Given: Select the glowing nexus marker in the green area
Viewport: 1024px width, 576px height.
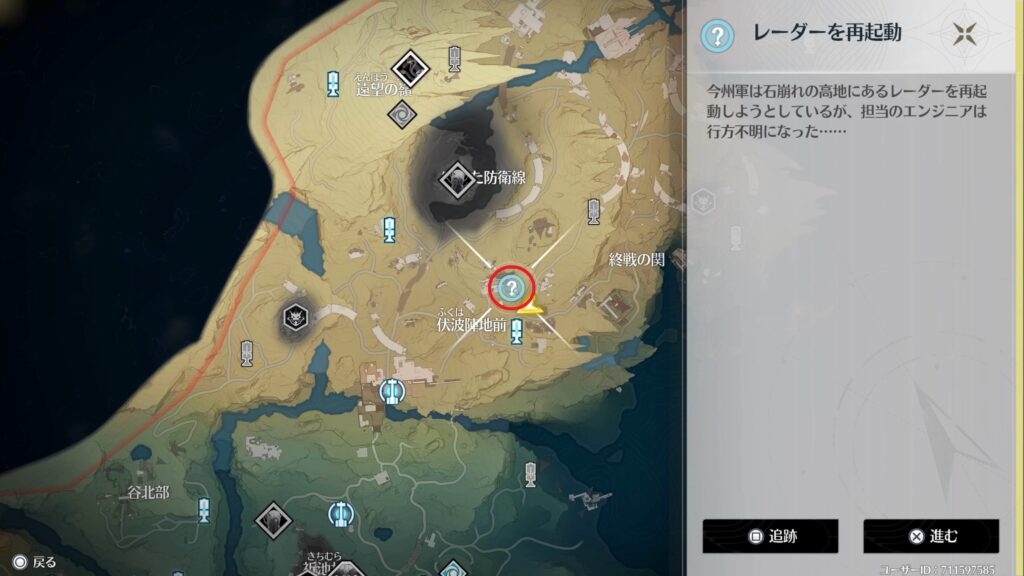Looking at the screenshot, I should click(x=341, y=515).
